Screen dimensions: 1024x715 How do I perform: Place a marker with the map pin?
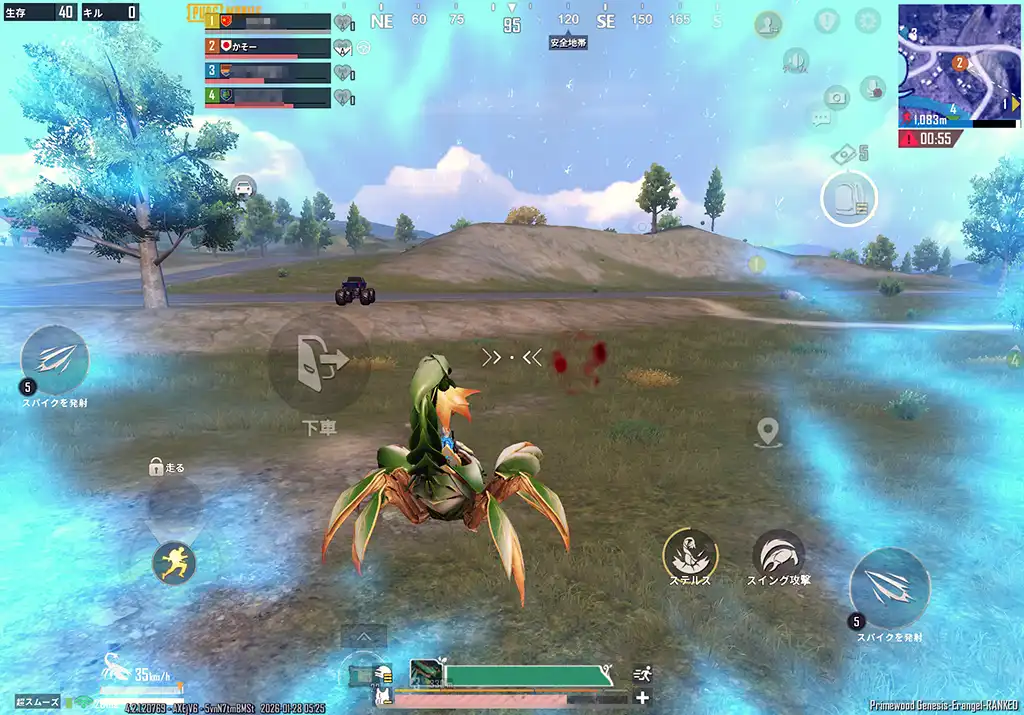768,432
